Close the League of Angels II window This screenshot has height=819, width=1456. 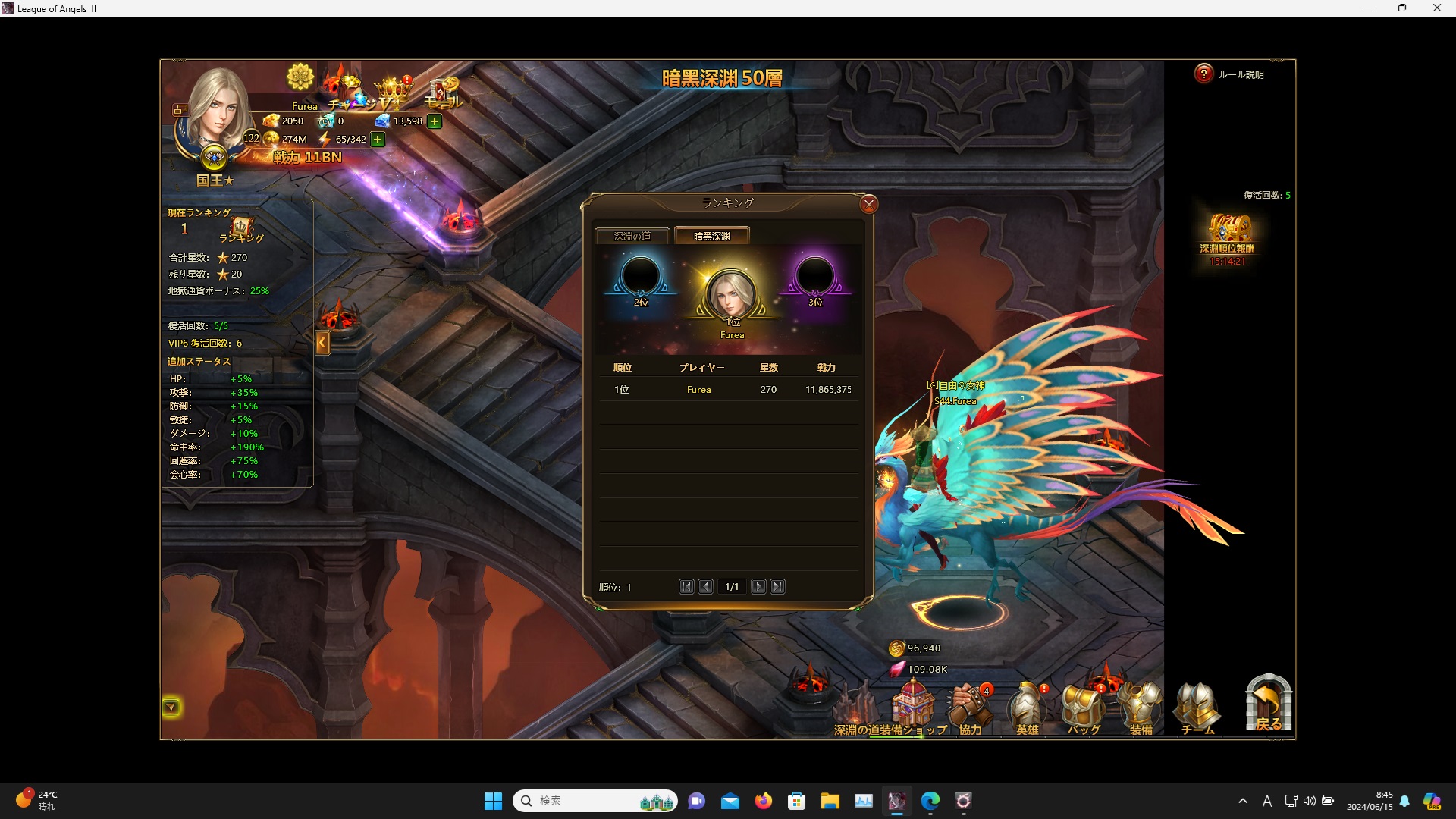[x=1436, y=8]
